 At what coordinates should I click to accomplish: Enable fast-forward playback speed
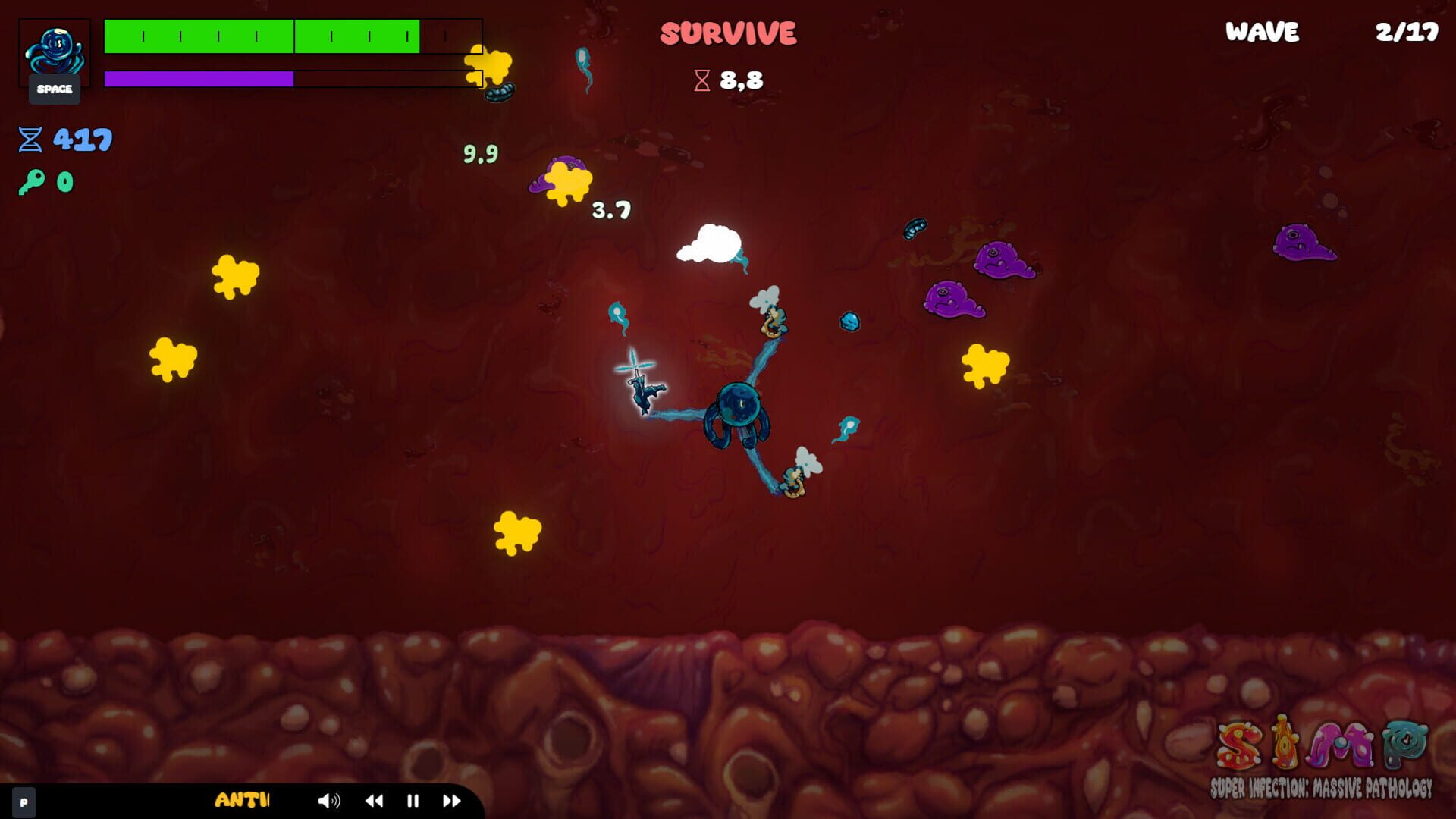click(x=453, y=801)
